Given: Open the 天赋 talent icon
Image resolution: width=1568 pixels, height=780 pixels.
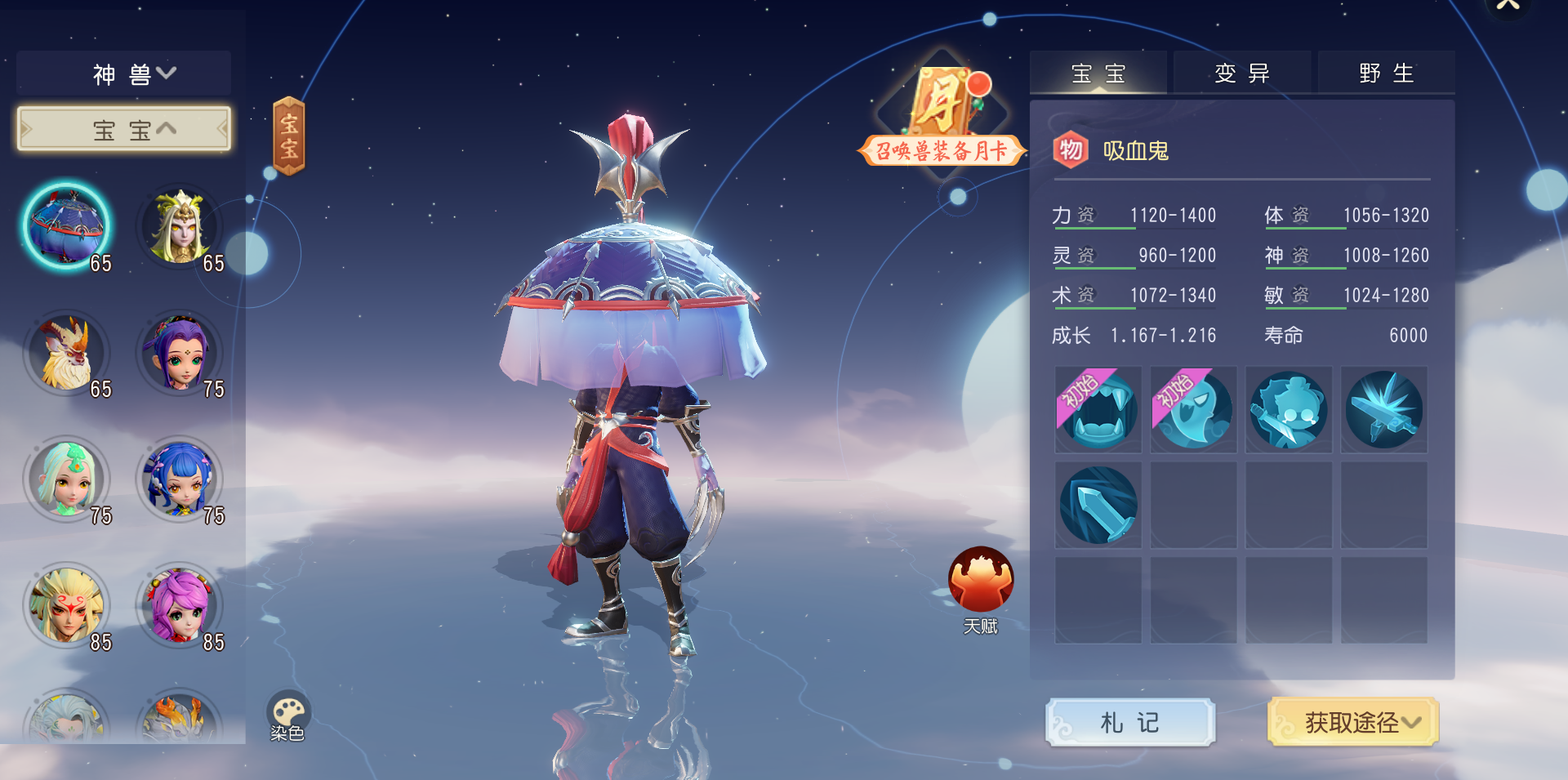Looking at the screenshot, I should 980,582.
